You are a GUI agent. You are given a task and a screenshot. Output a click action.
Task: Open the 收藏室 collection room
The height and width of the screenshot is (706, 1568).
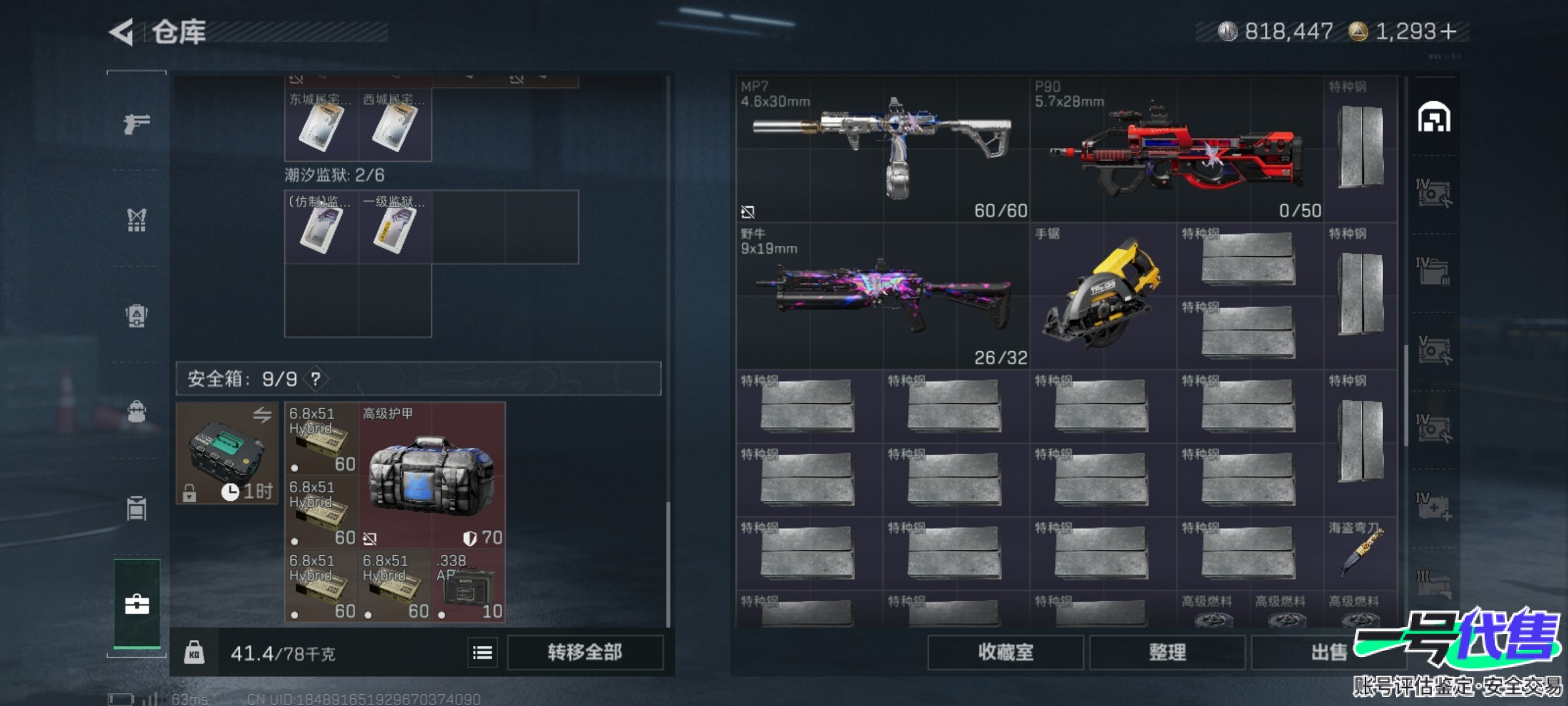click(1005, 652)
